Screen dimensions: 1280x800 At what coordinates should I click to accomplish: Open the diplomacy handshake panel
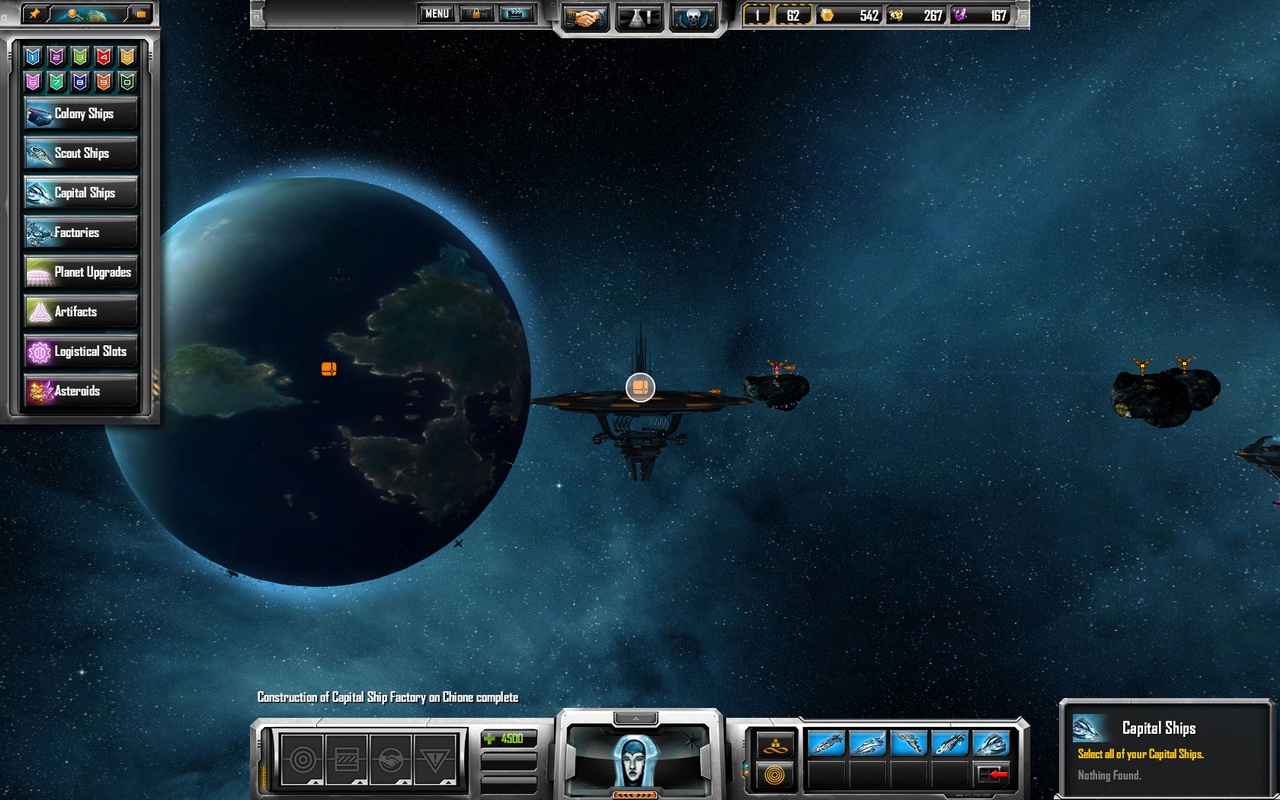pyautogui.click(x=586, y=17)
